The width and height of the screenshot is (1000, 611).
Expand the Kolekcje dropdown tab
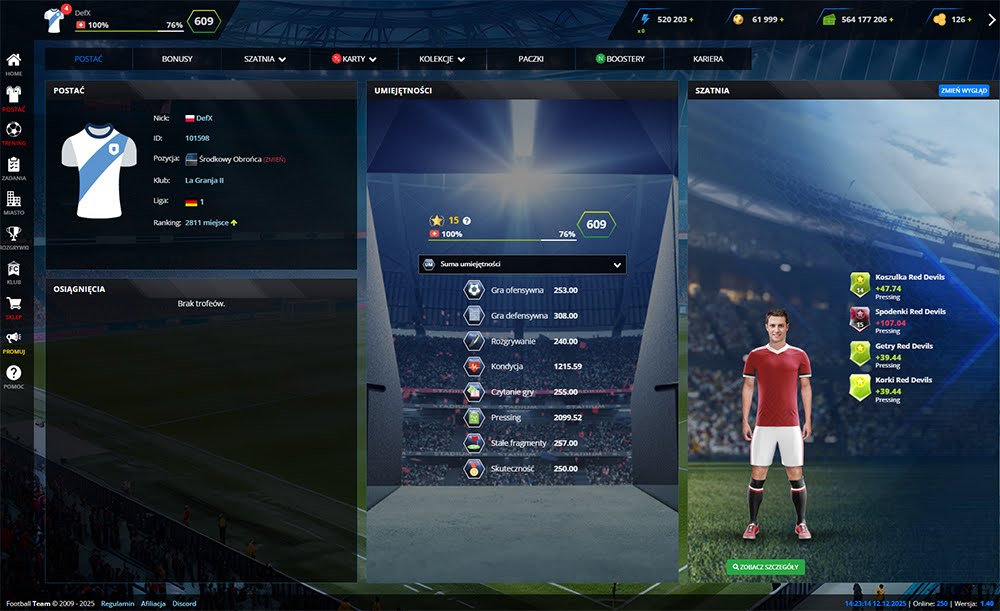point(441,59)
